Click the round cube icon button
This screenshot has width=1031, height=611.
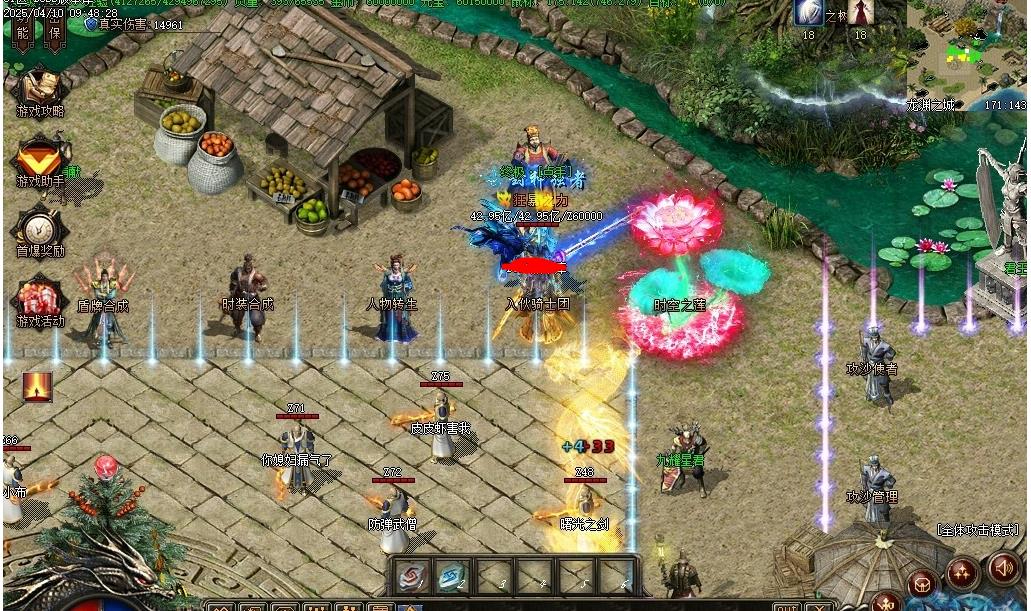point(923,582)
